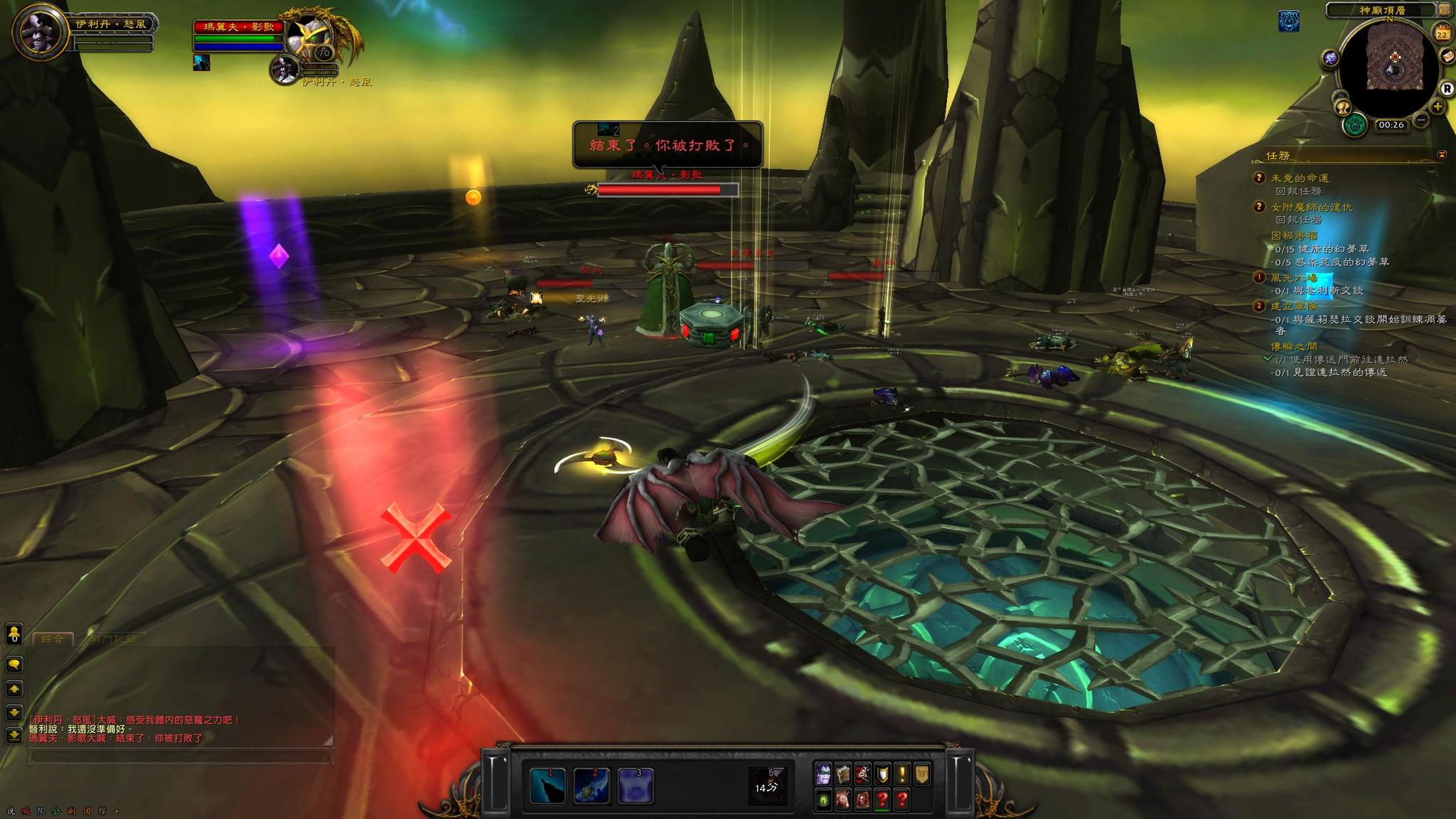Open the quest log exclamation mark button
Screen dimensions: 1456x819
click(x=902, y=774)
